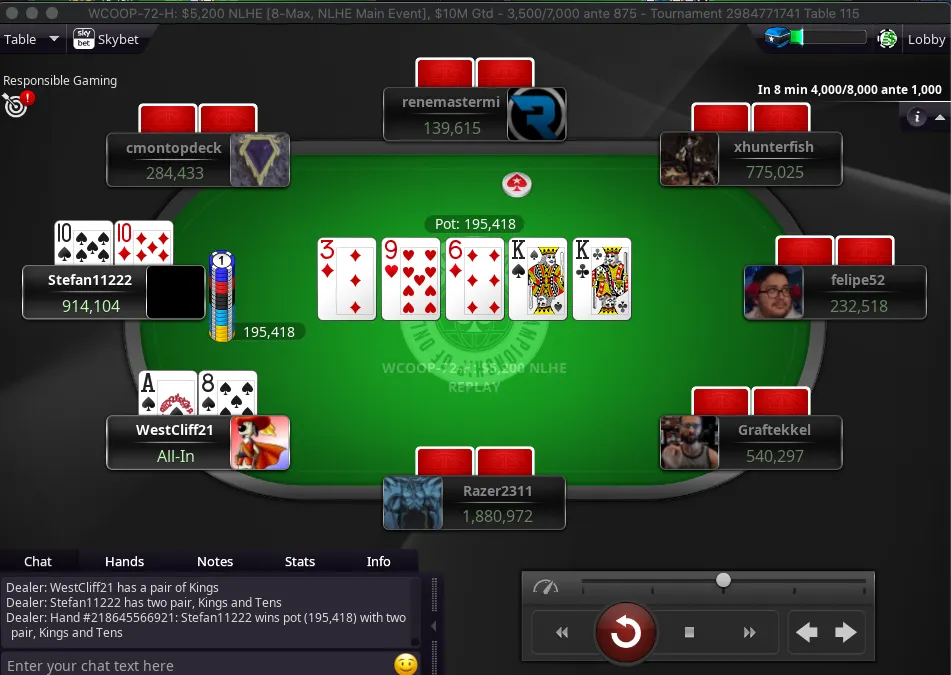Open the Stats tab
The width and height of the screenshot is (951, 675).
point(300,561)
